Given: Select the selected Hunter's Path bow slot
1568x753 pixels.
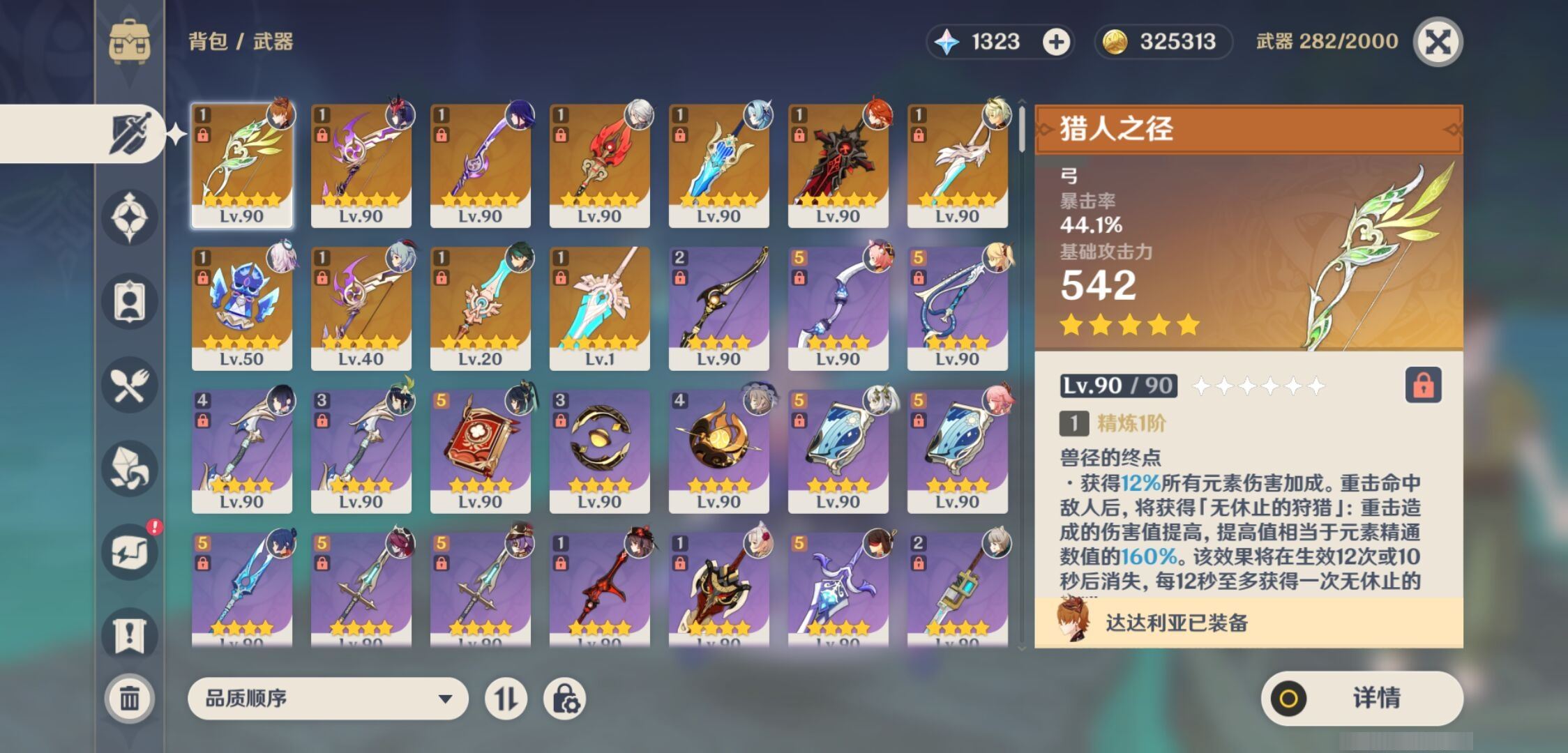Looking at the screenshot, I should [241, 165].
